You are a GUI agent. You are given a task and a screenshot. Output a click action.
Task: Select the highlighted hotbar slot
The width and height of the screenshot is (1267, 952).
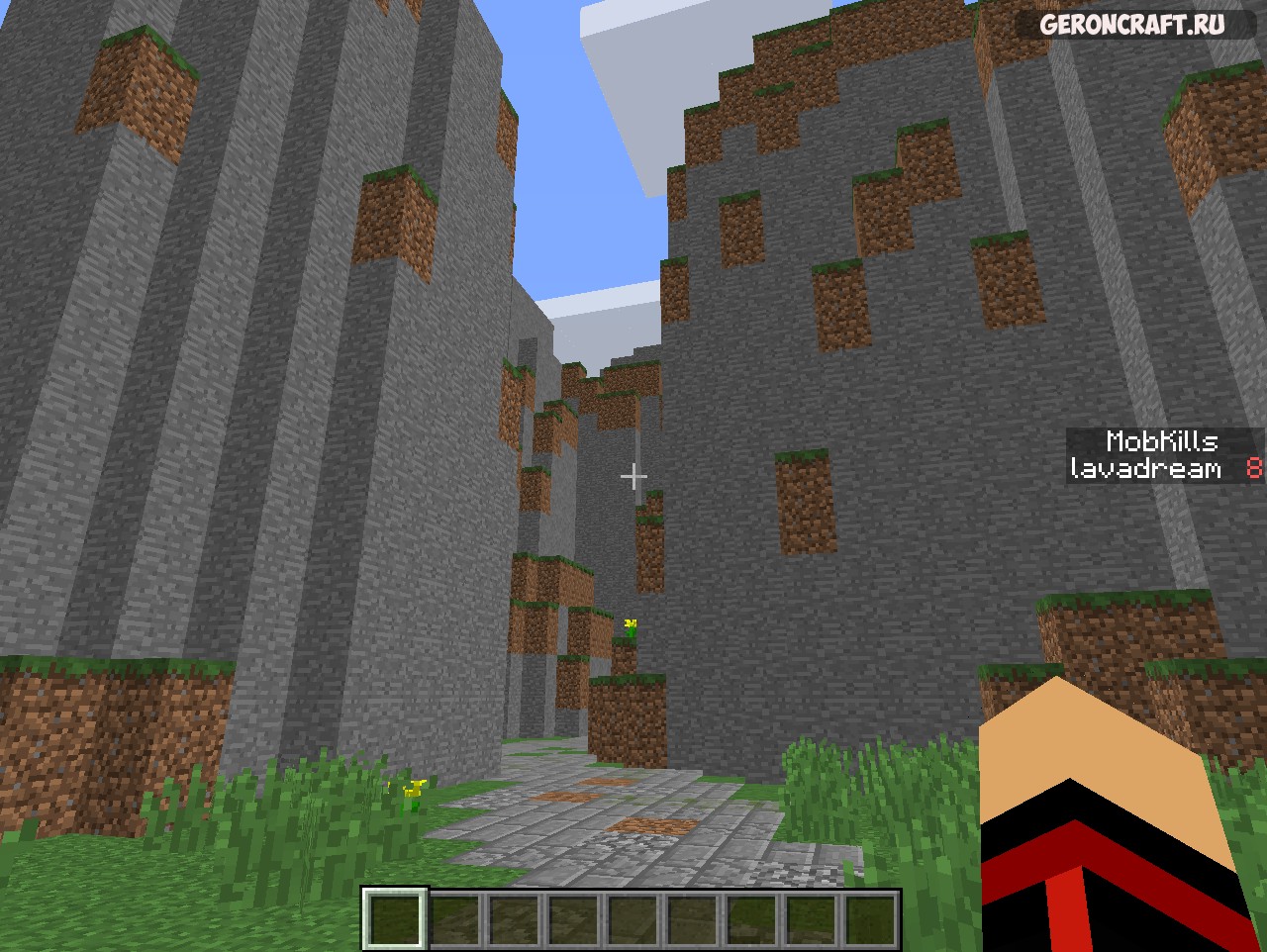[x=395, y=918]
